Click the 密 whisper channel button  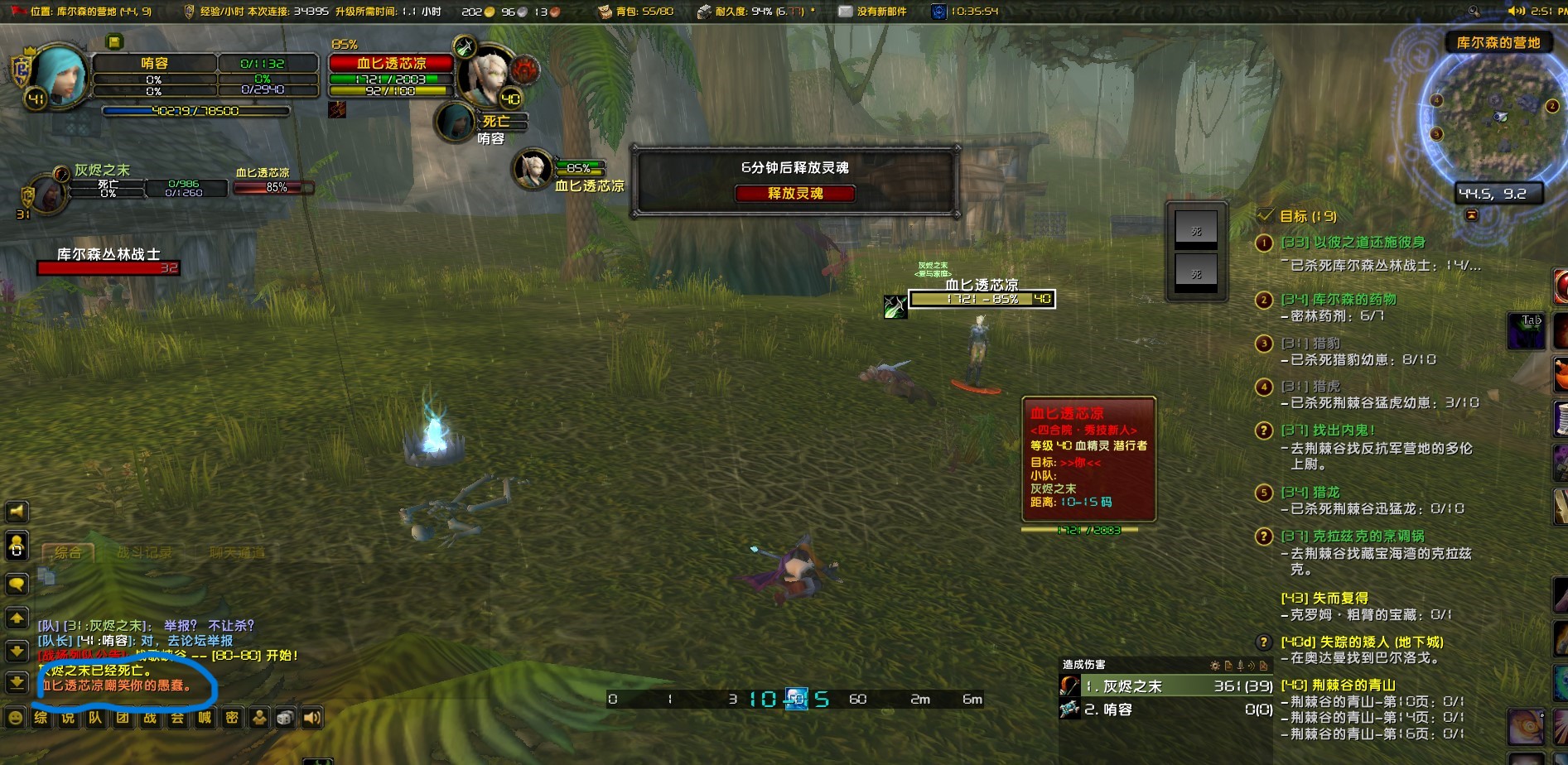(232, 718)
